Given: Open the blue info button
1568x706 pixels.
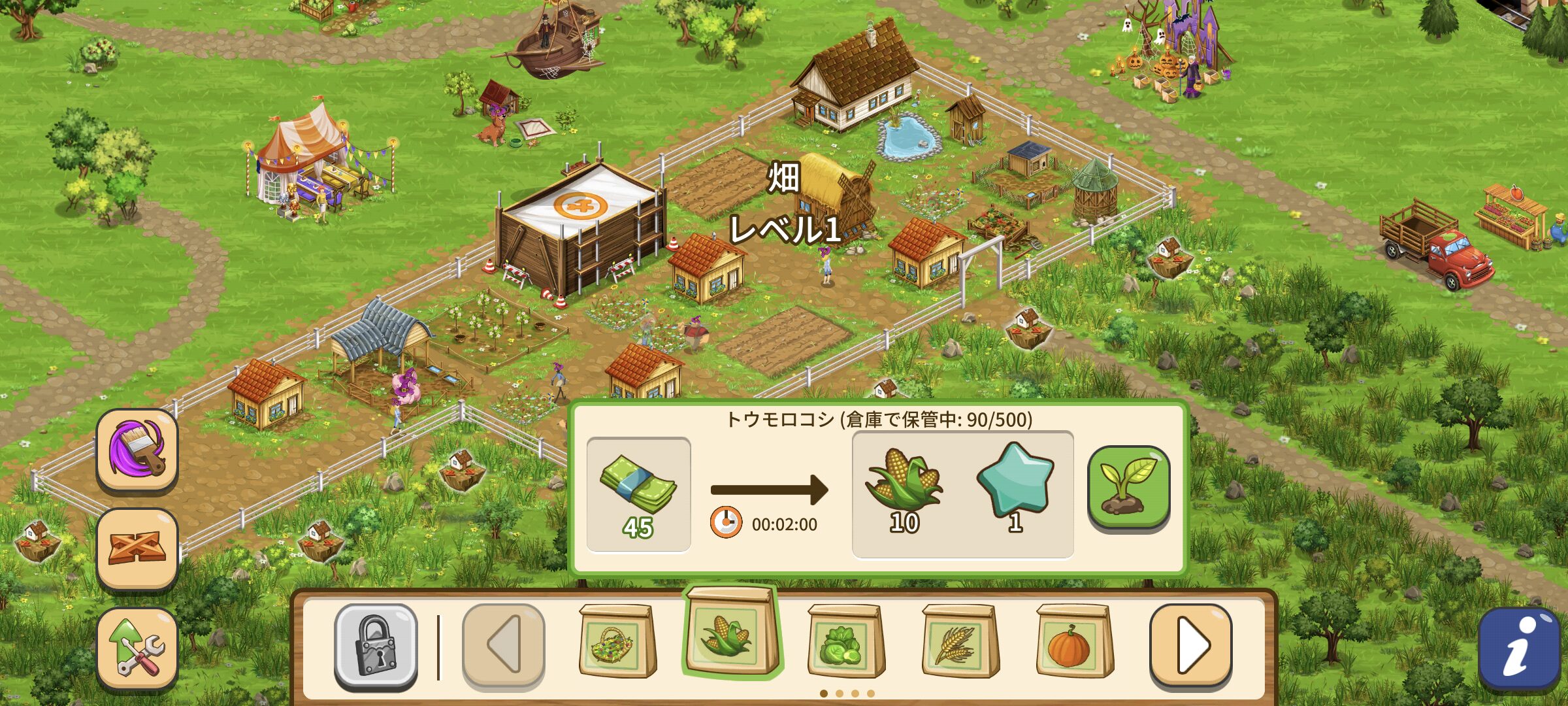Looking at the screenshot, I should [1520, 648].
